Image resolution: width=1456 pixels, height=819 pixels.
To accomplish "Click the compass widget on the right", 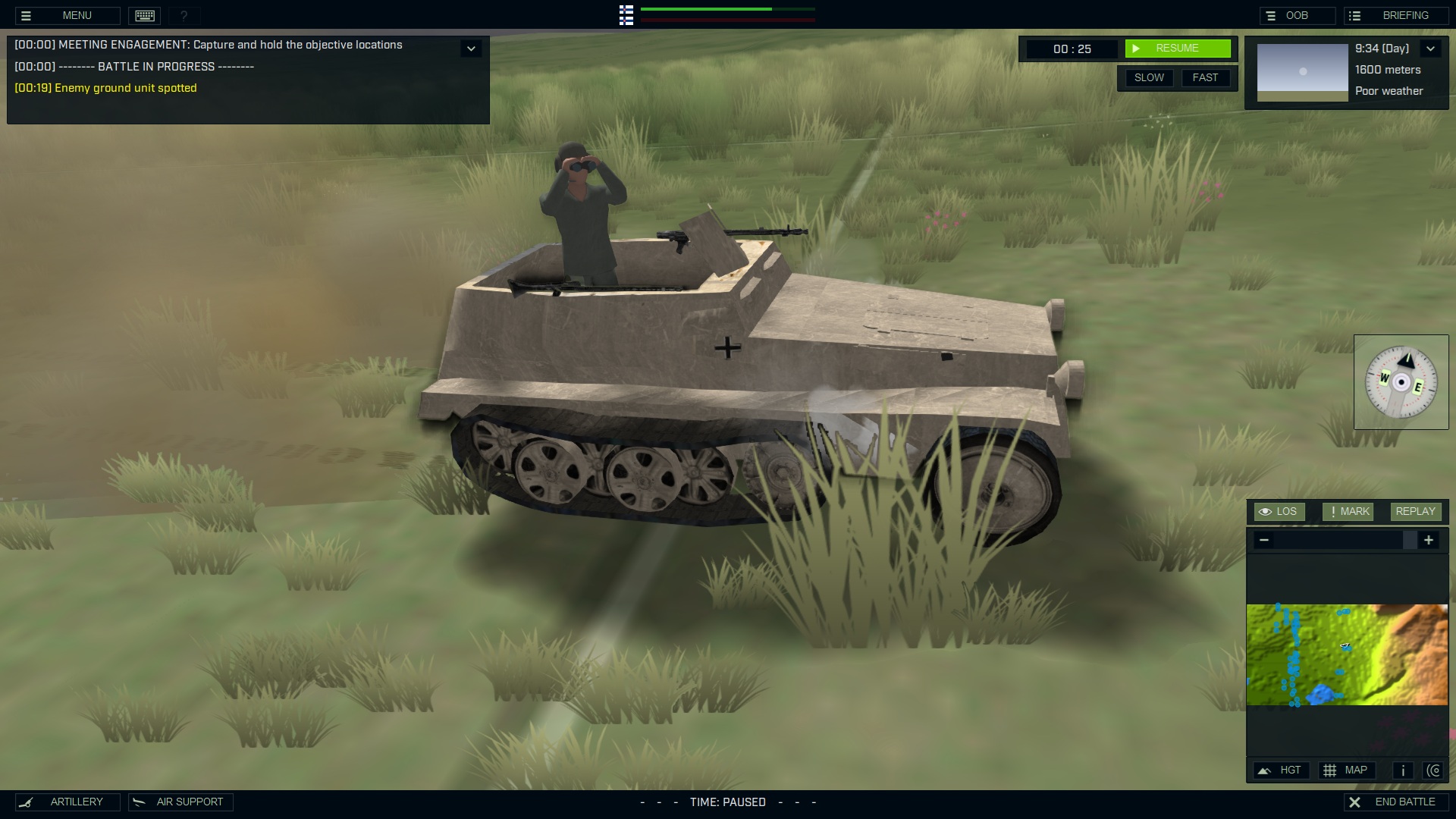I will tap(1401, 382).
